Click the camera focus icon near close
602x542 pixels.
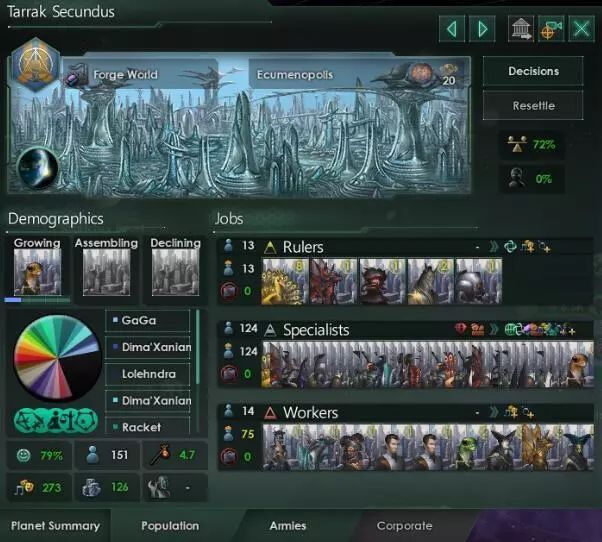(x=550, y=28)
